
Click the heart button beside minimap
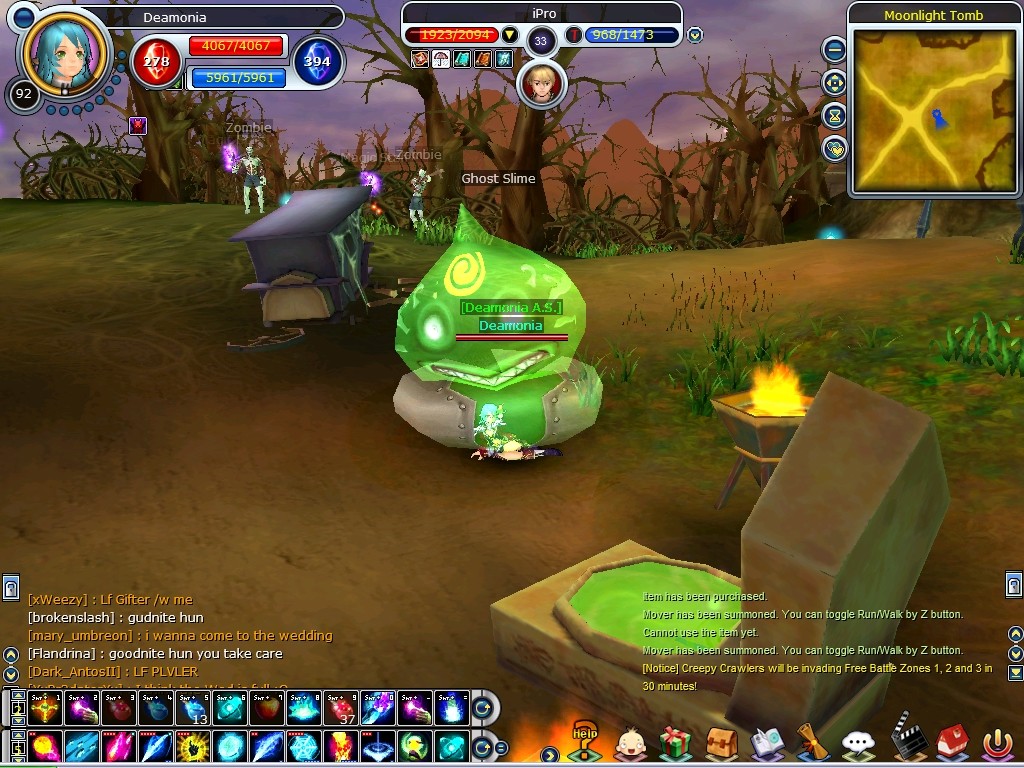click(x=834, y=149)
